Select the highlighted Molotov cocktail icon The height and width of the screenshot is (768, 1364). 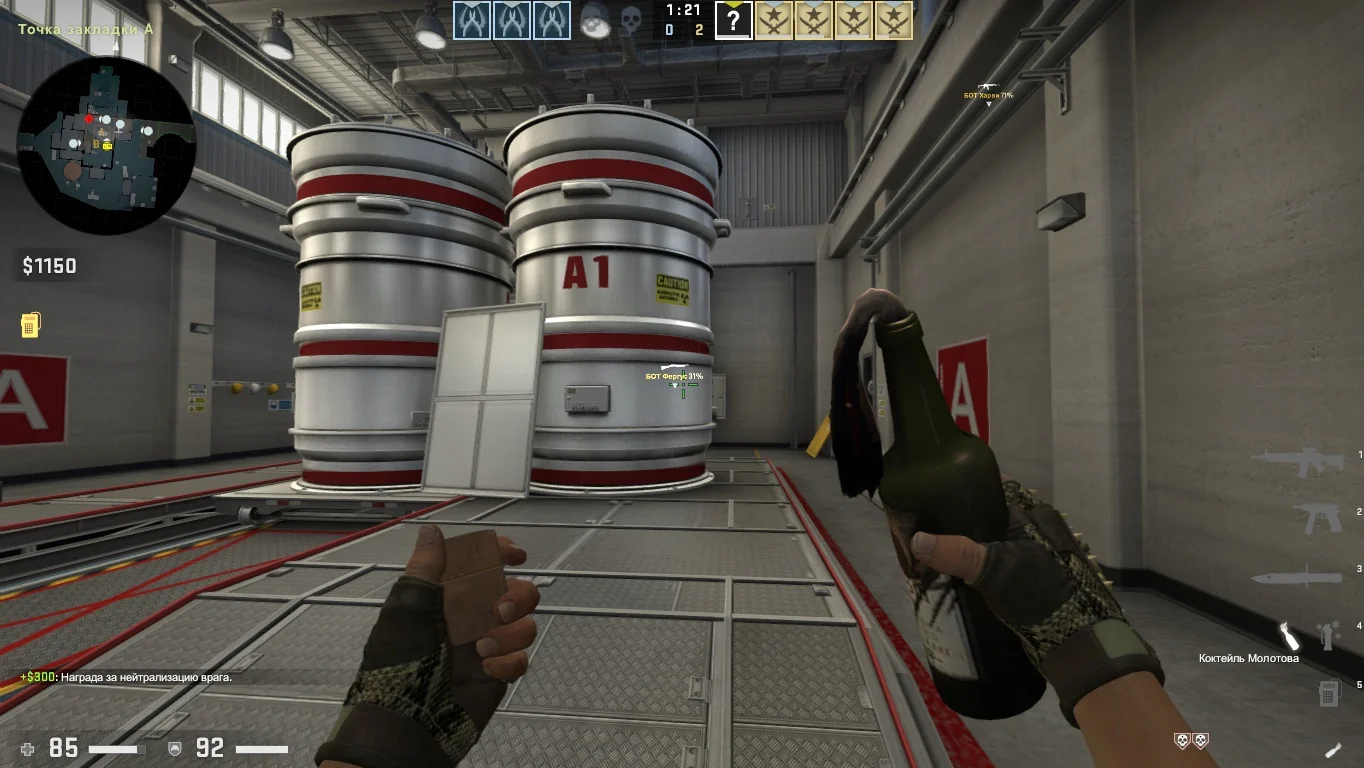point(1290,634)
